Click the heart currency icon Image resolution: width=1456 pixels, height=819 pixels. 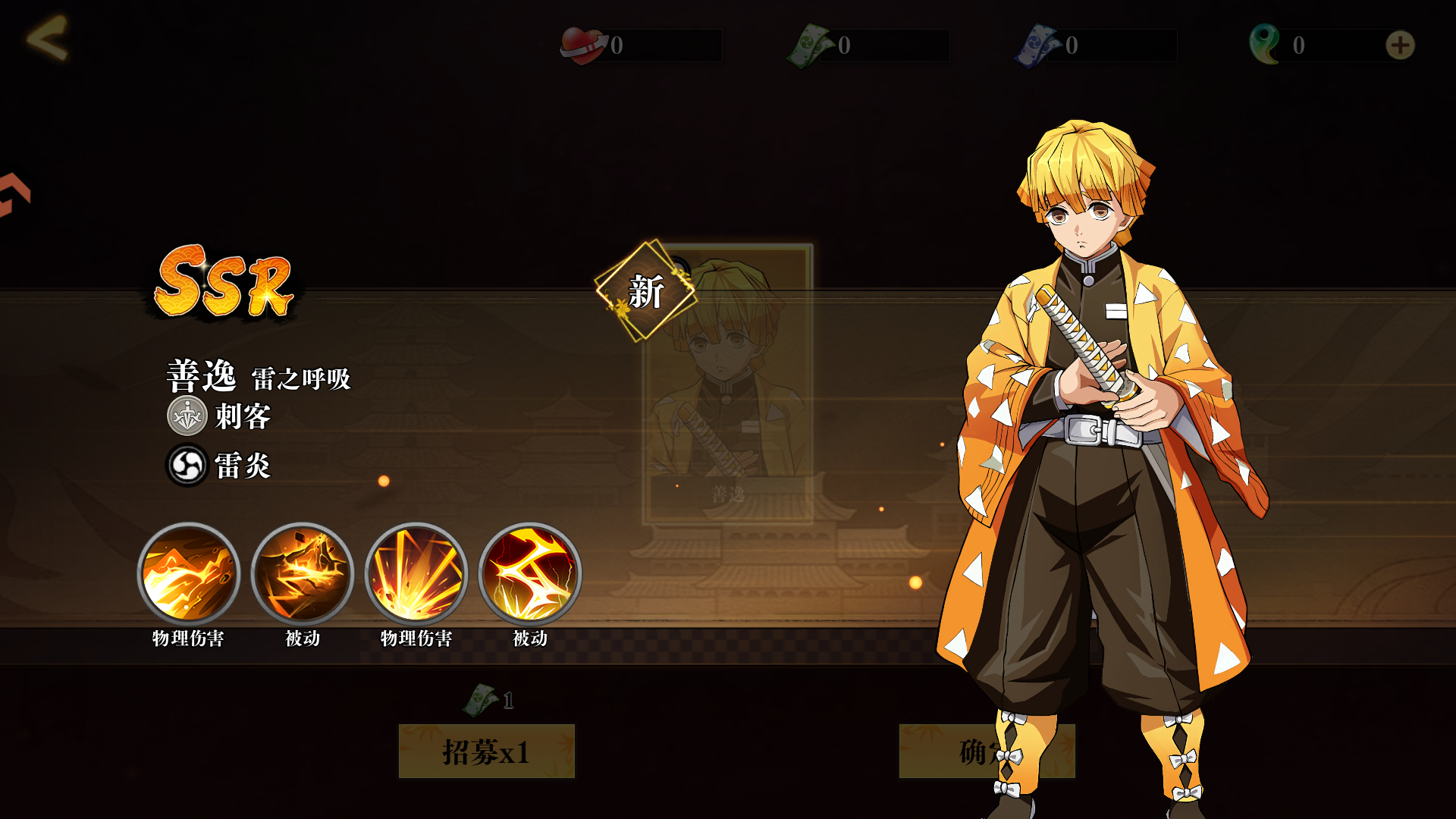[x=581, y=43]
